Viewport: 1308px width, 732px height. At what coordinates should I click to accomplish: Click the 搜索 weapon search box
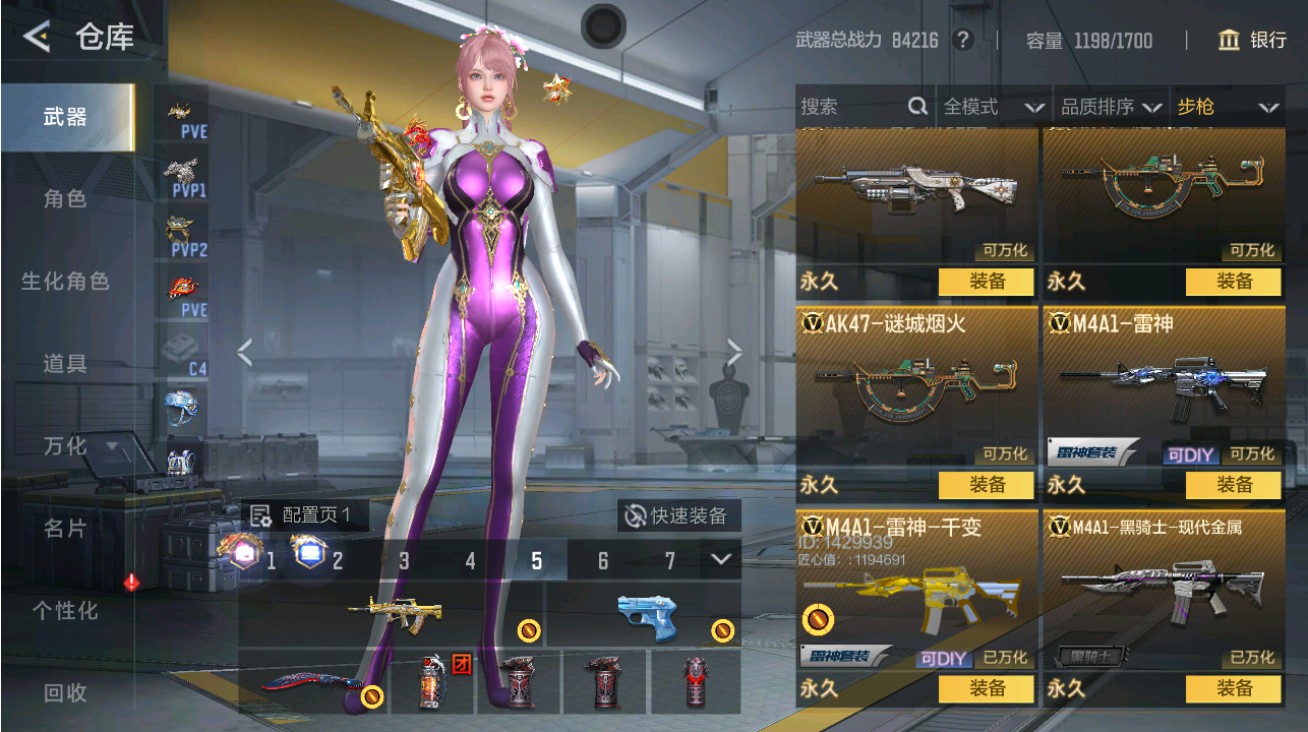pyautogui.click(x=862, y=107)
